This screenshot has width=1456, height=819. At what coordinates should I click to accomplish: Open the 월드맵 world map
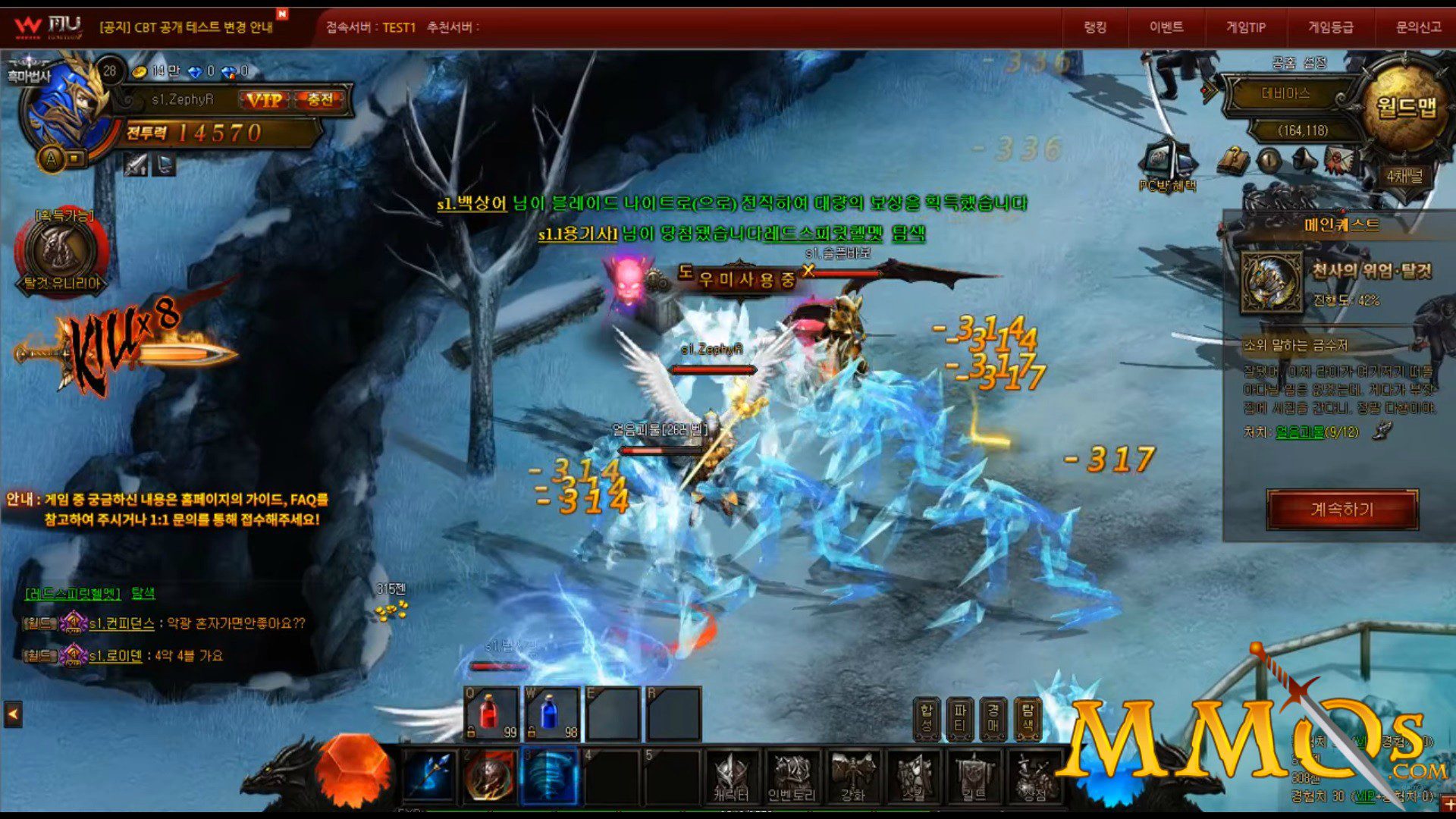pyautogui.click(x=1407, y=106)
